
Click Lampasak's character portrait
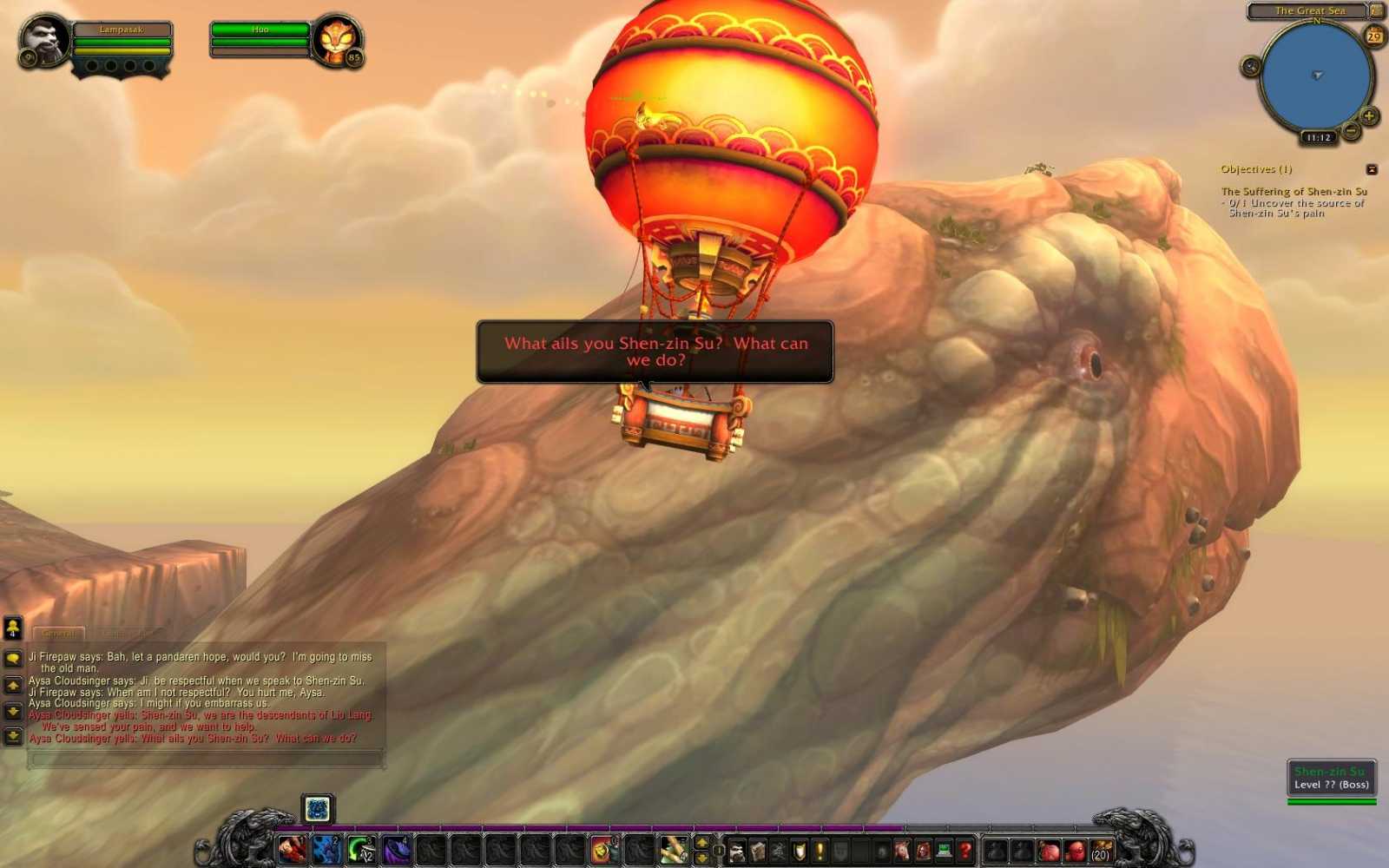click(x=43, y=41)
